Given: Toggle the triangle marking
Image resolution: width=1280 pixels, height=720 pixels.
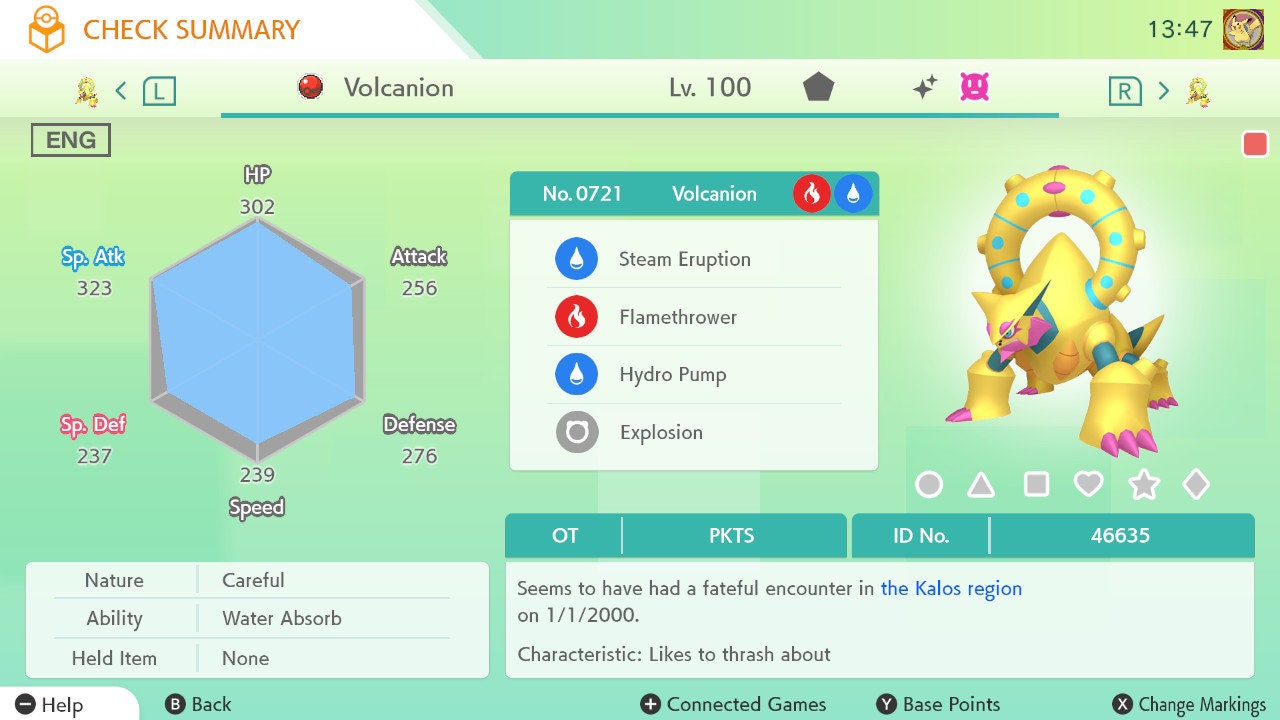Looking at the screenshot, I should click(981, 485).
